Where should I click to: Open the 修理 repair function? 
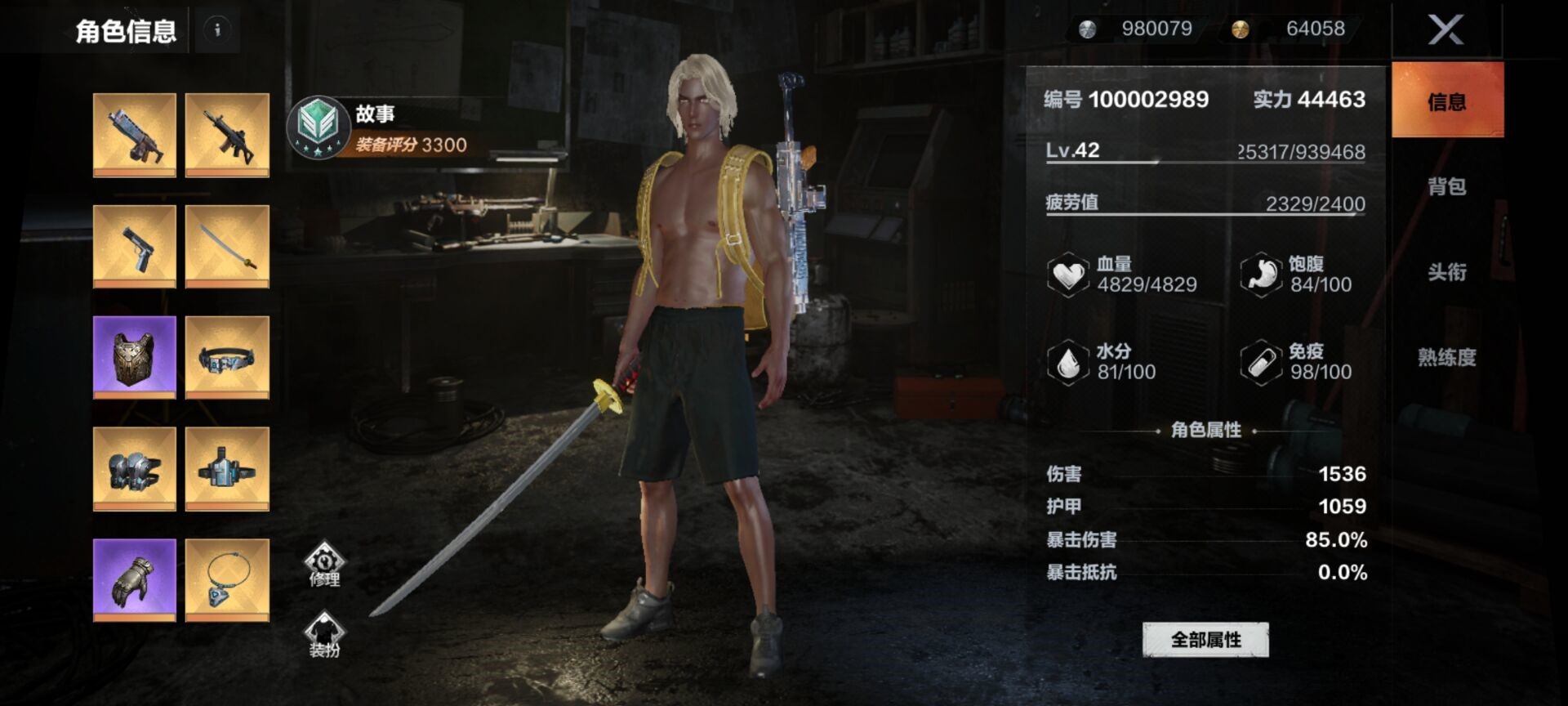pos(324,564)
